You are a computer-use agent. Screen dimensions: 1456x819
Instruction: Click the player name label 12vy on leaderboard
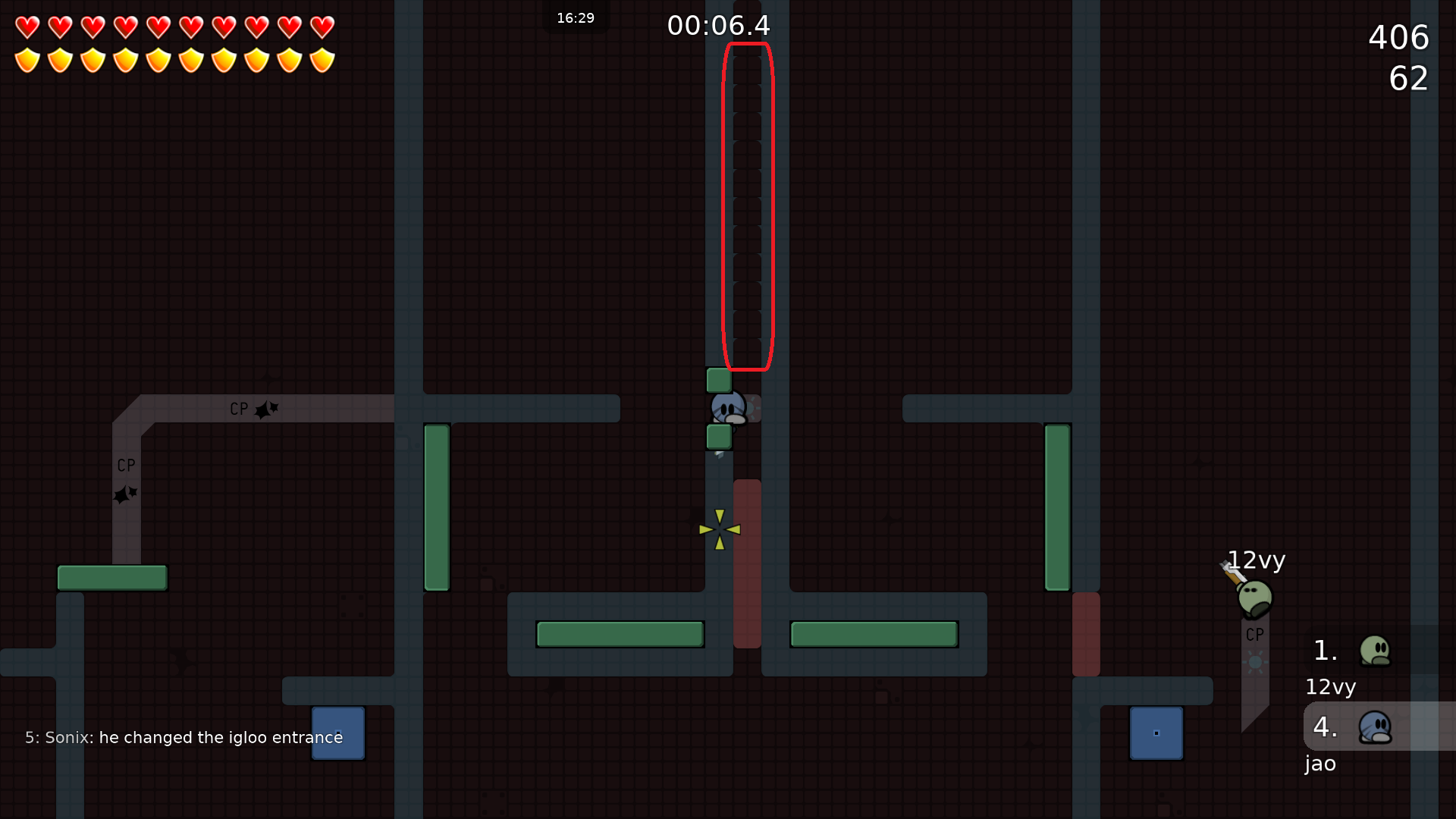(1331, 687)
